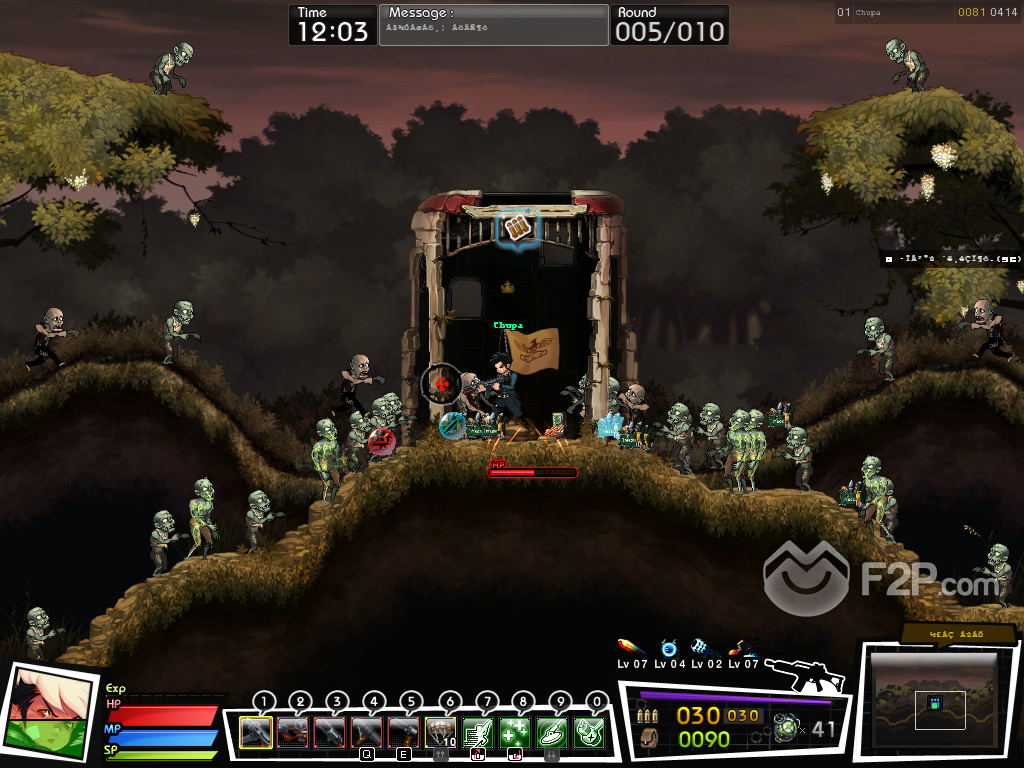
Task: Click the bullet upgrade Lv 07 icon
Action: [x=630, y=647]
